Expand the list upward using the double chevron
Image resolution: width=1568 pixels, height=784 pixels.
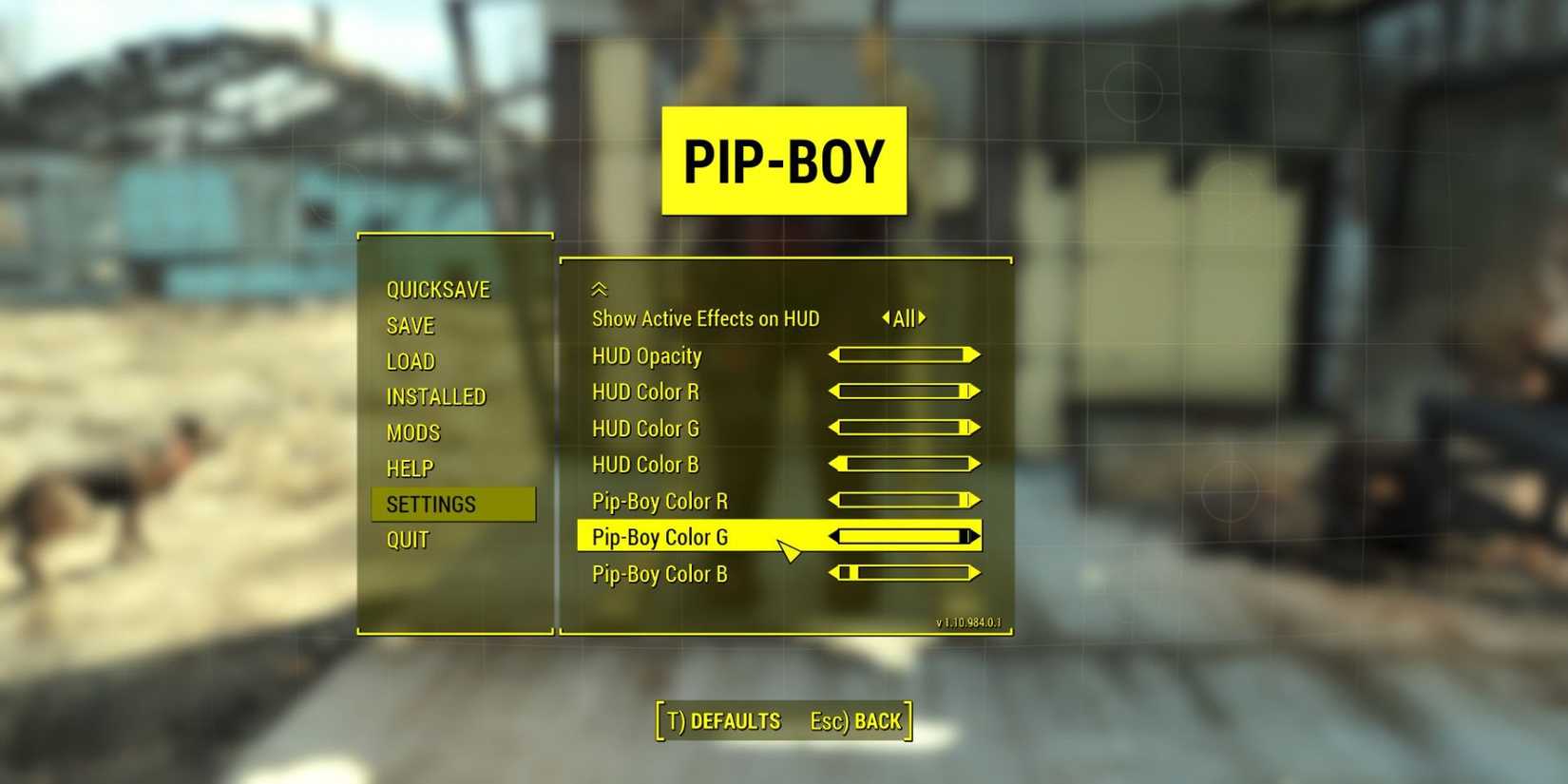click(x=599, y=288)
